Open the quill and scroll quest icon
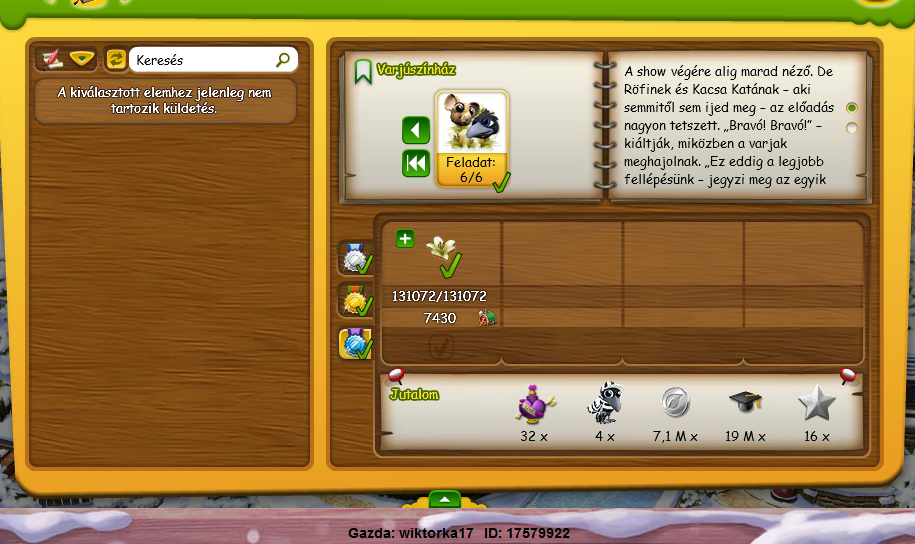This screenshot has width=915, height=544. (49, 60)
